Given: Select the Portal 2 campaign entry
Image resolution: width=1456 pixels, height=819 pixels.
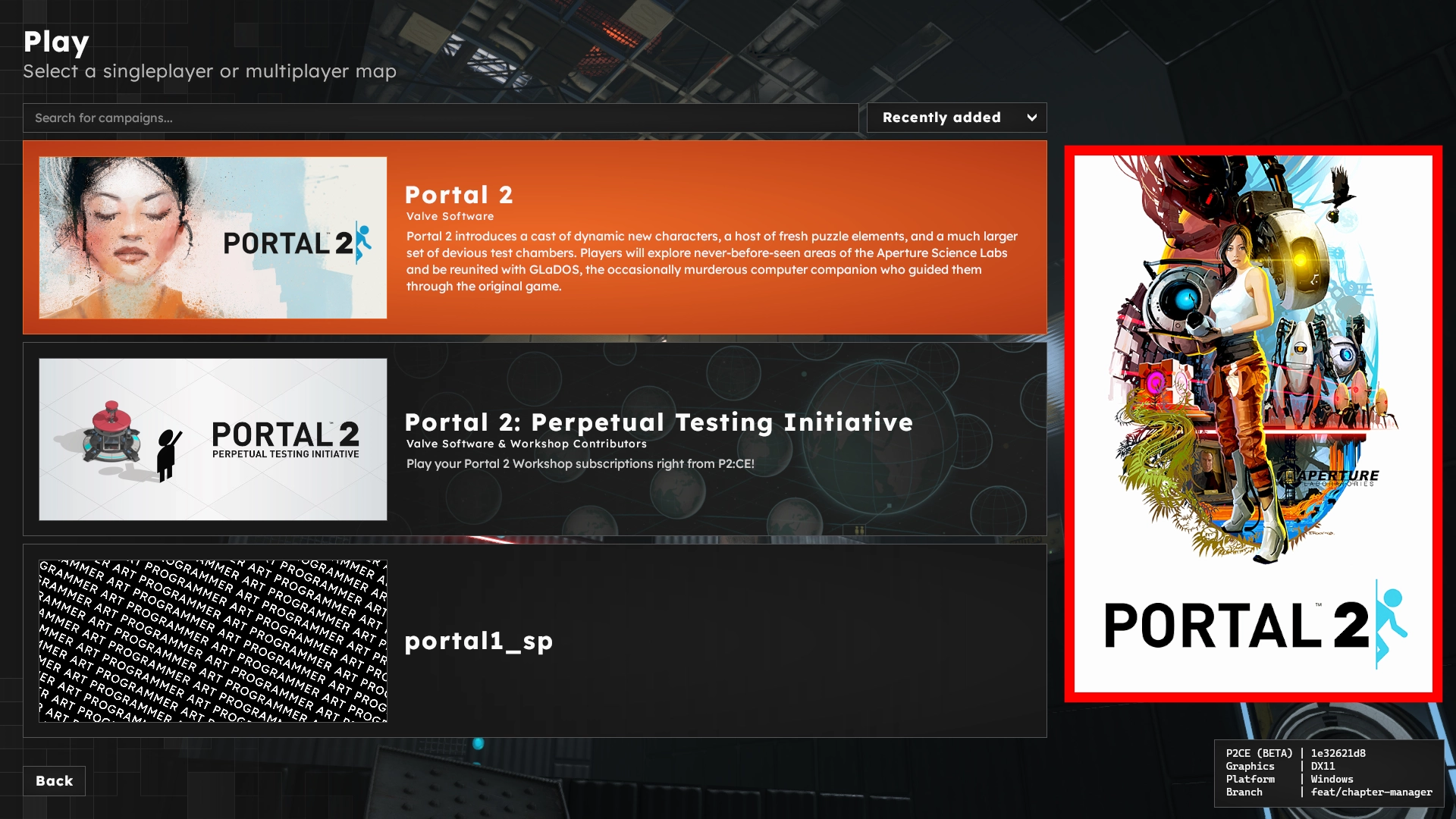Looking at the screenshot, I should pyautogui.click(x=713, y=237).
